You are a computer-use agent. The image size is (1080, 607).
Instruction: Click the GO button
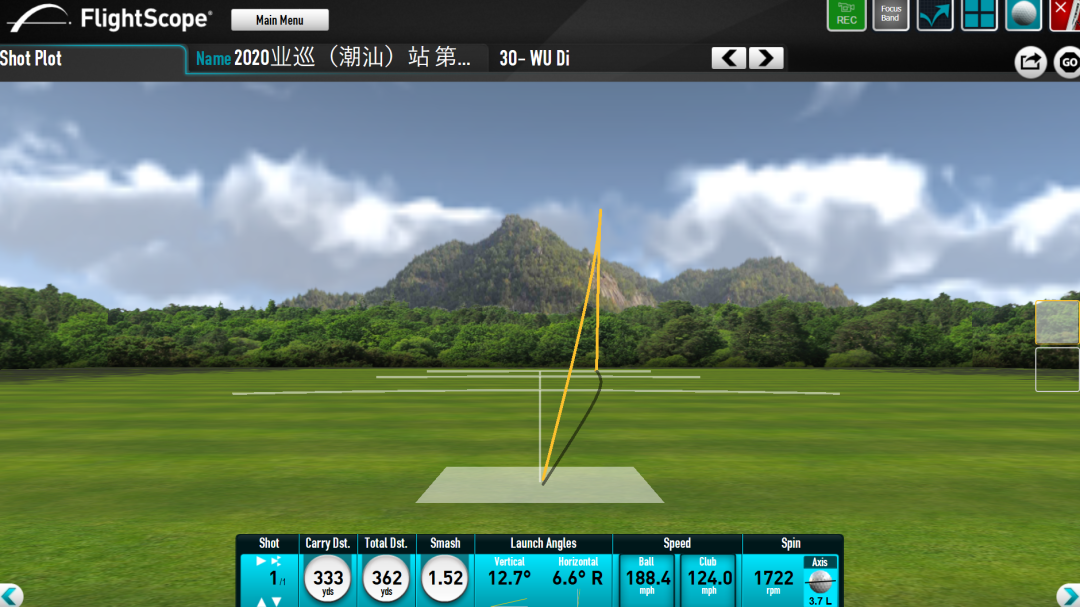1067,63
